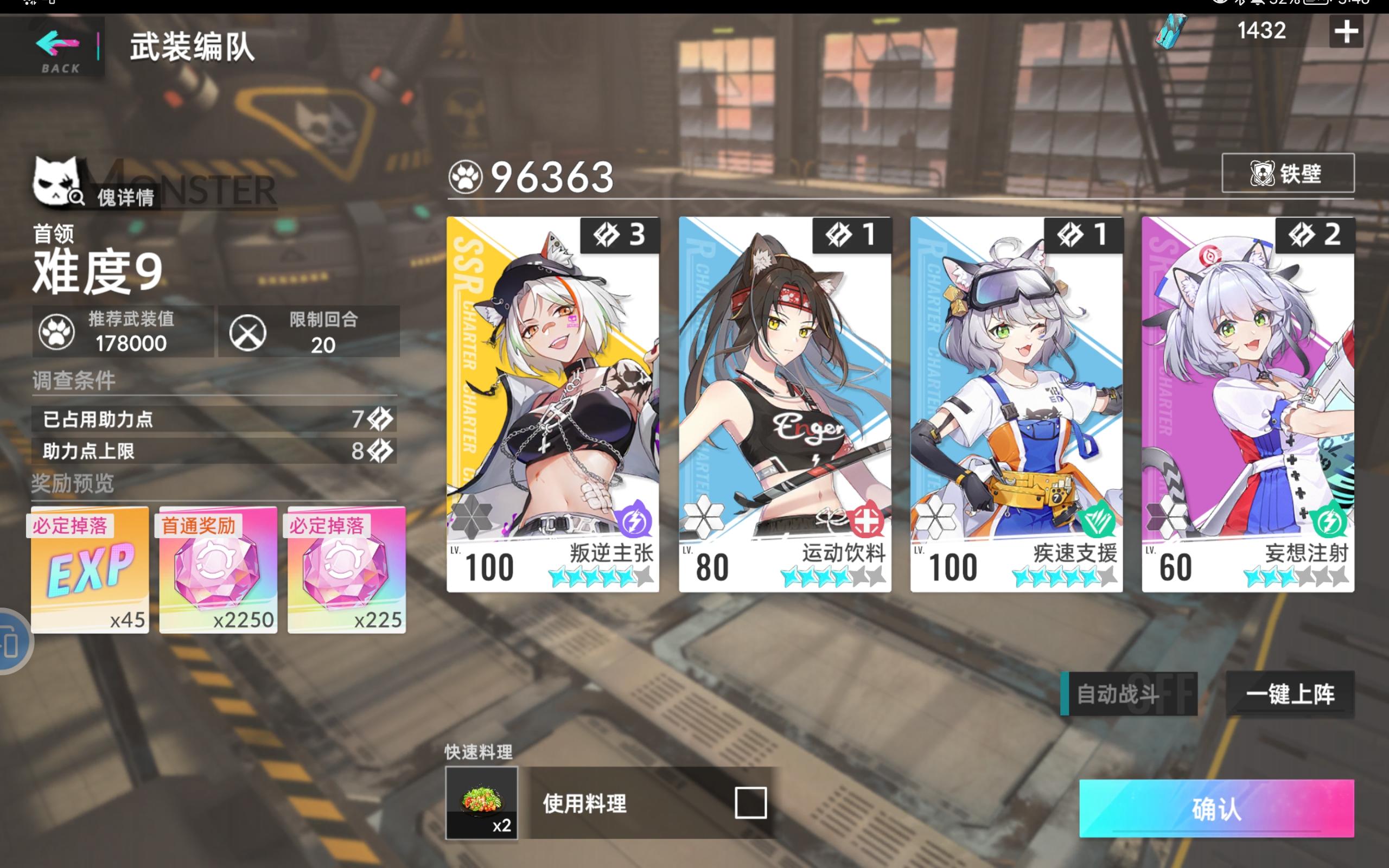Open the 奖励预览 rewards section
The width and height of the screenshot is (1389, 868).
(x=72, y=485)
